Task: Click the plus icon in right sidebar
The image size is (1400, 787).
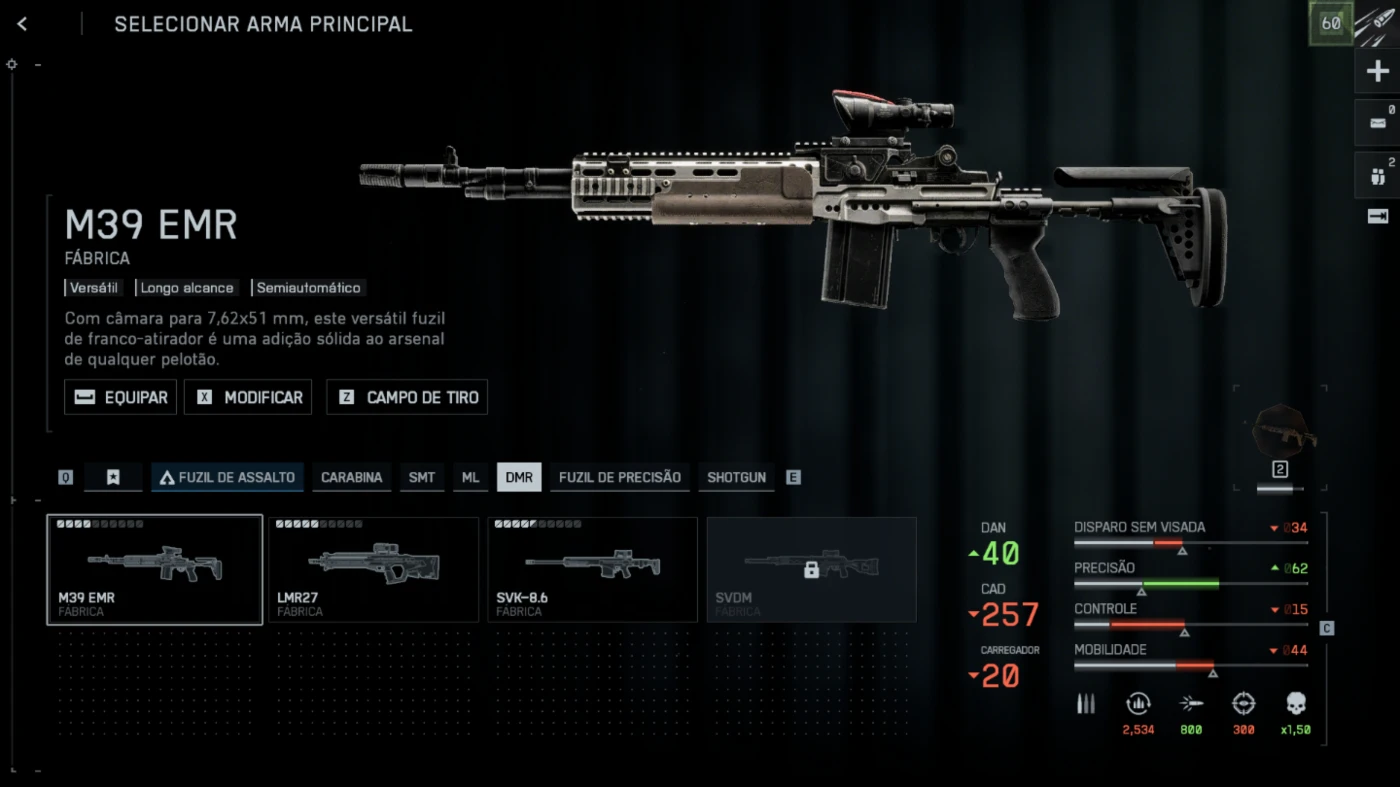Action: tap(1377, 72)
